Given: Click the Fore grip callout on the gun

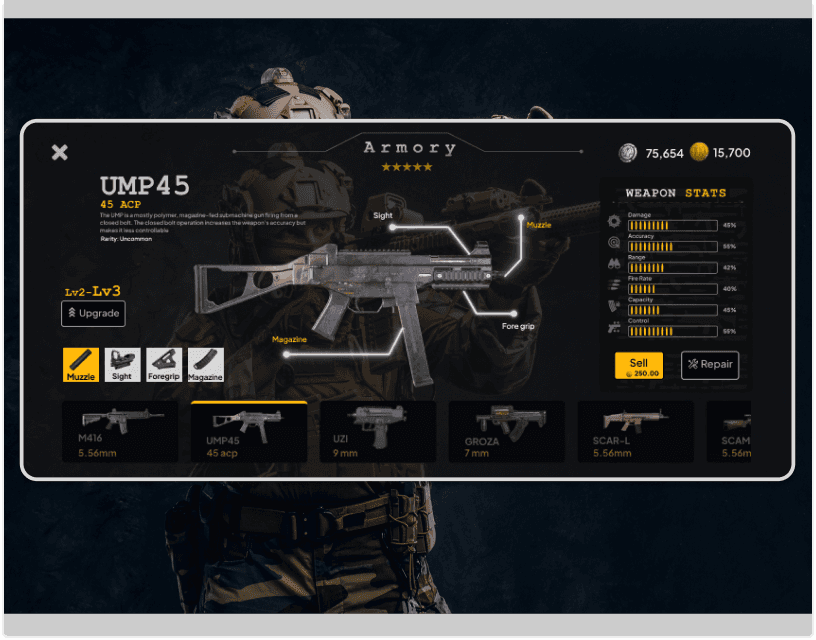Looking at the screenshot, I should (518, 326).
